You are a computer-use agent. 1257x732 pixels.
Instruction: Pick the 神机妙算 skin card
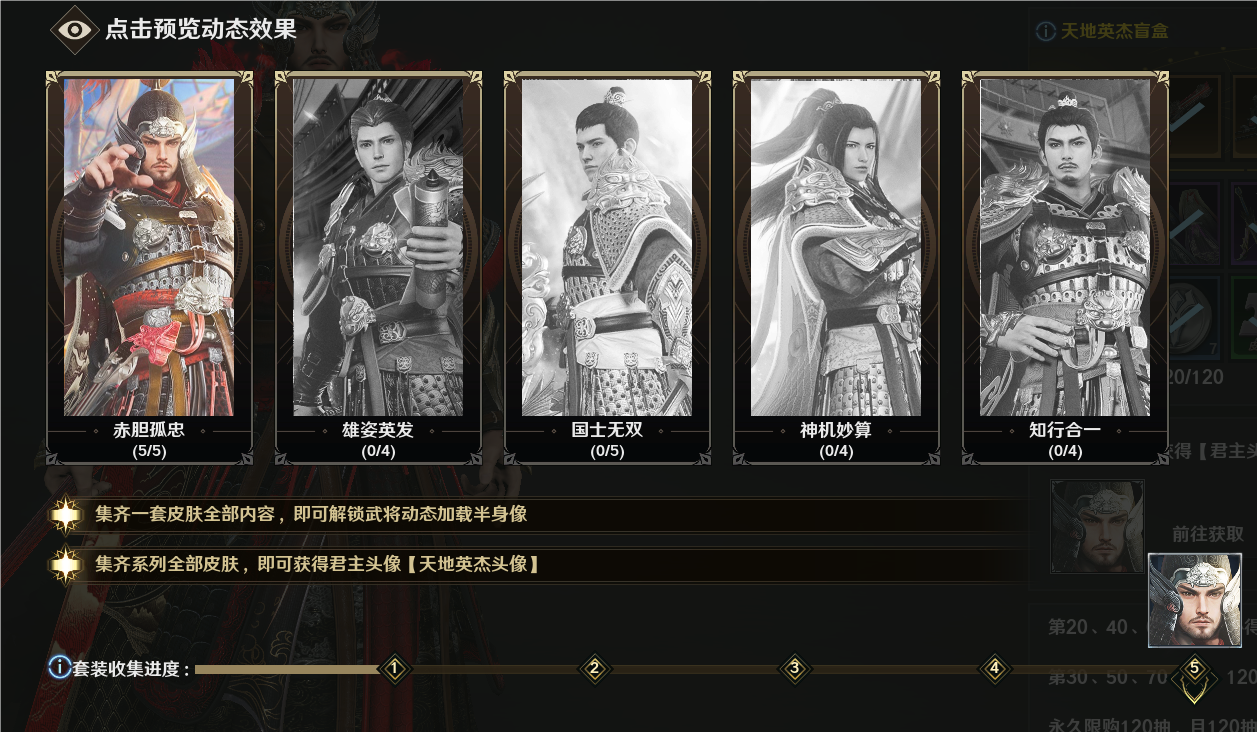point(836,266)
